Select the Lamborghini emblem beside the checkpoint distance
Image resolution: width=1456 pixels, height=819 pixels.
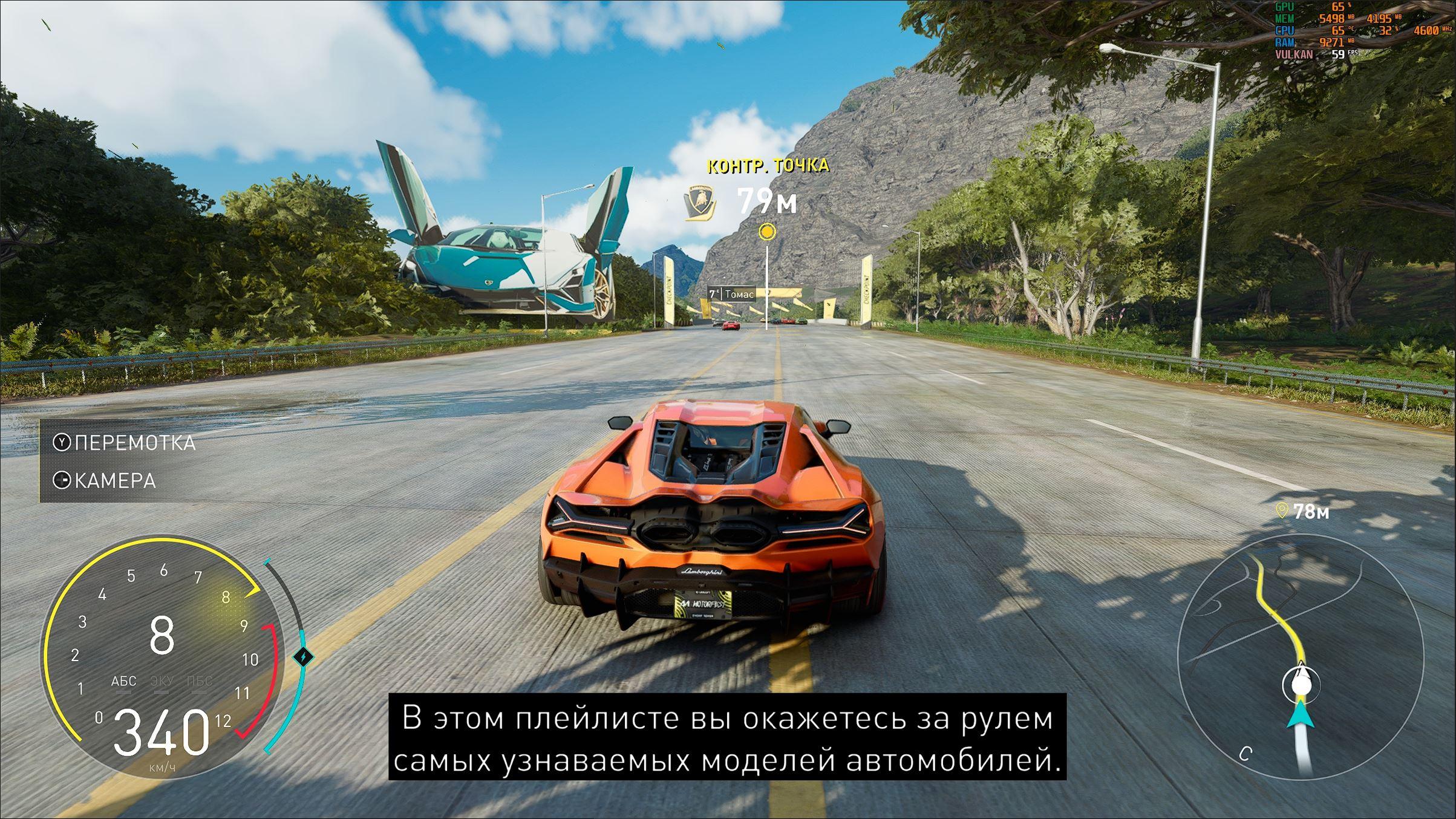coord(700,202)
